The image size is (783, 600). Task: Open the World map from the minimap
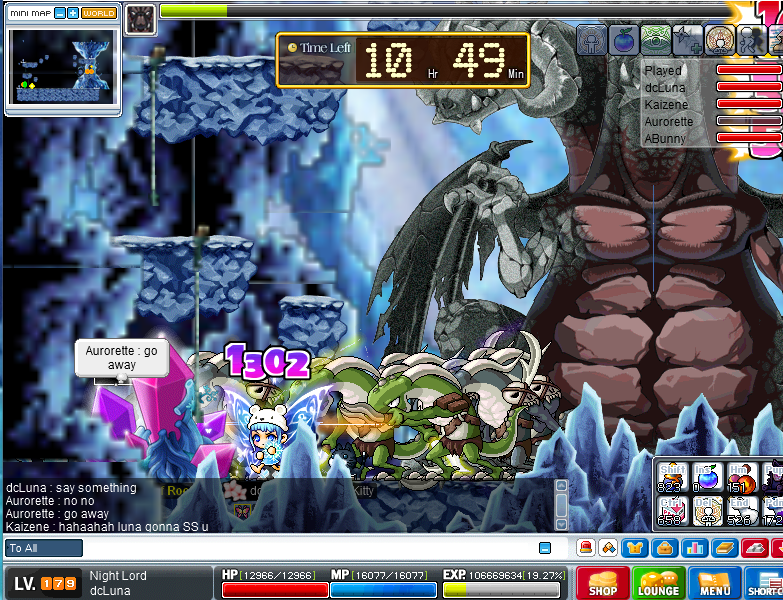98,13
